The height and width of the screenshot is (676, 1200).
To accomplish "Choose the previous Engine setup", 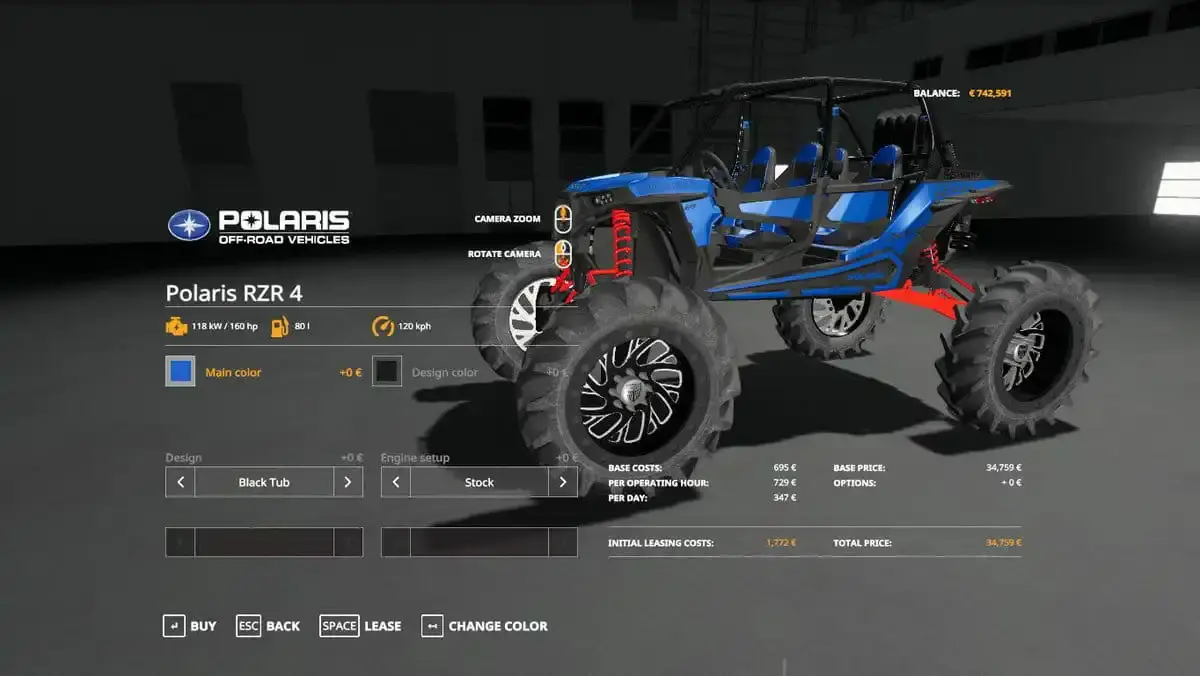I will point(396,482).
